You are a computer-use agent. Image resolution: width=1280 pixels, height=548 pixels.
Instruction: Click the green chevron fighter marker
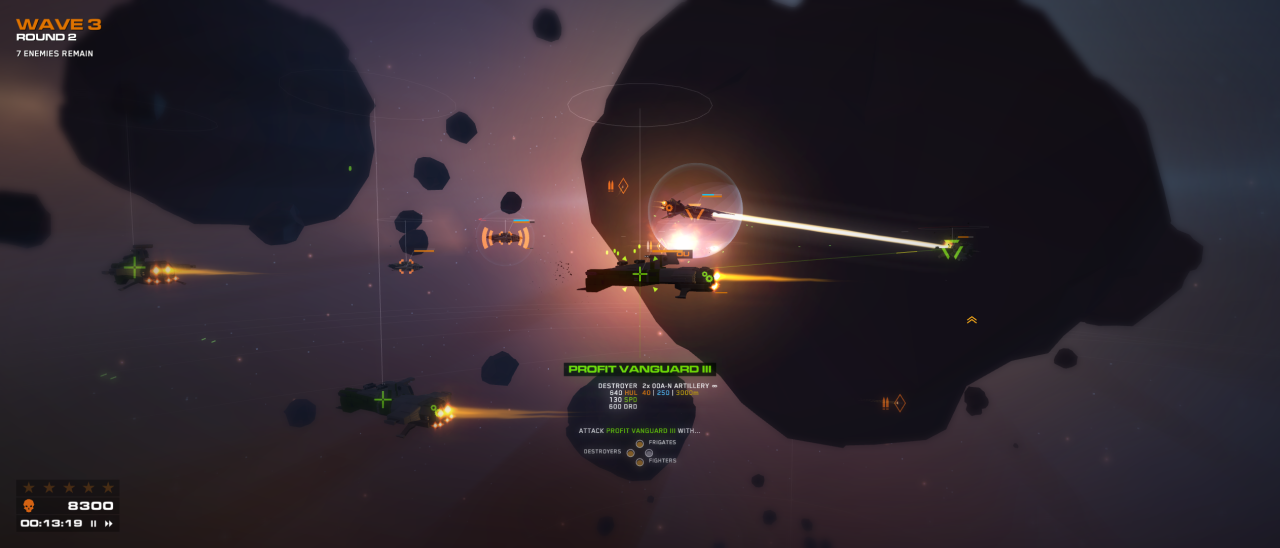coord(951,249)
